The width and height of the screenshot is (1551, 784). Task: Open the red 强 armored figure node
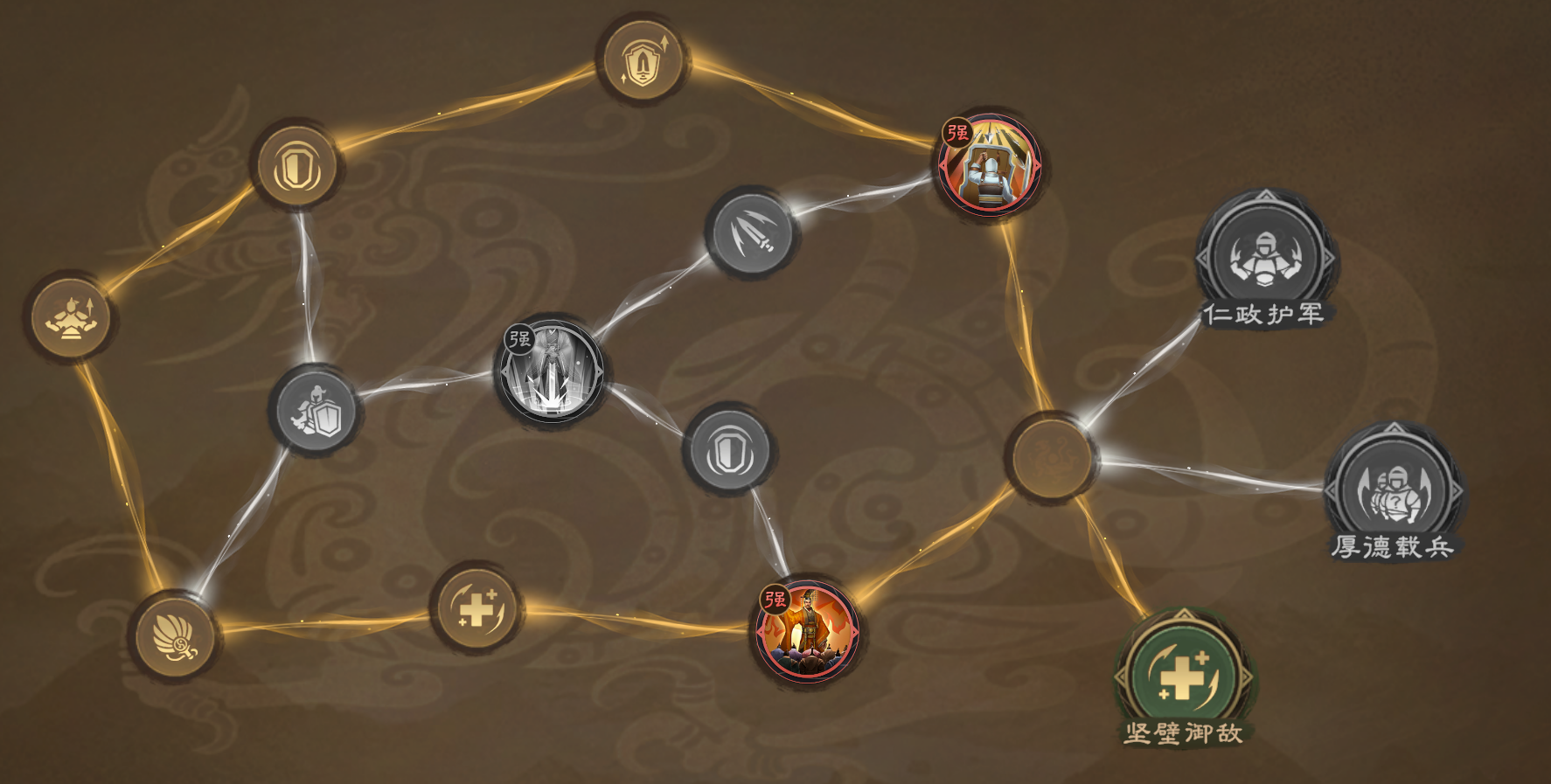(989, 166)
